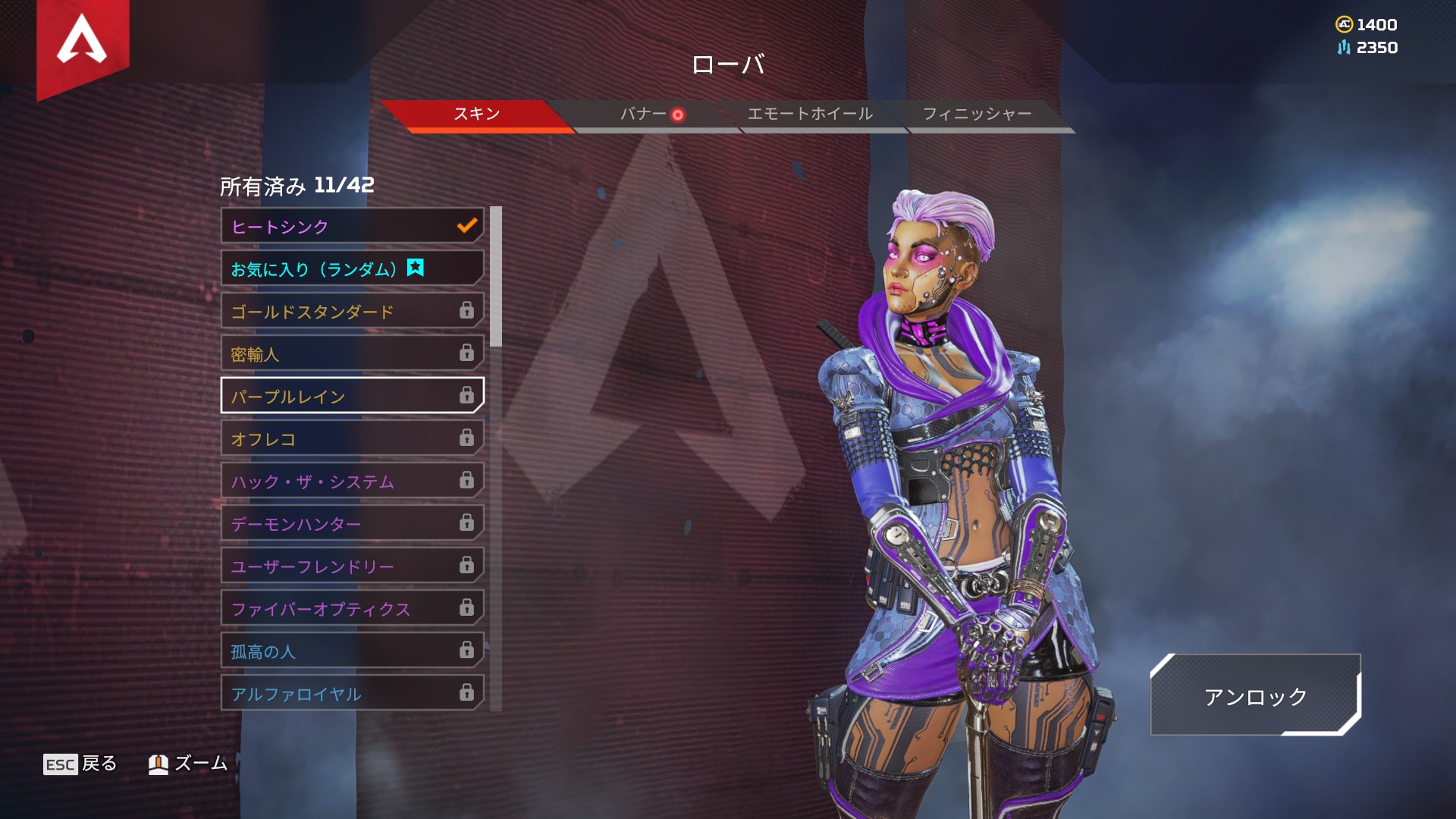This screenshot has width=1456, height=819.
Task: Choose the お気に入り(ランダム) skin option
Action: 352,268
